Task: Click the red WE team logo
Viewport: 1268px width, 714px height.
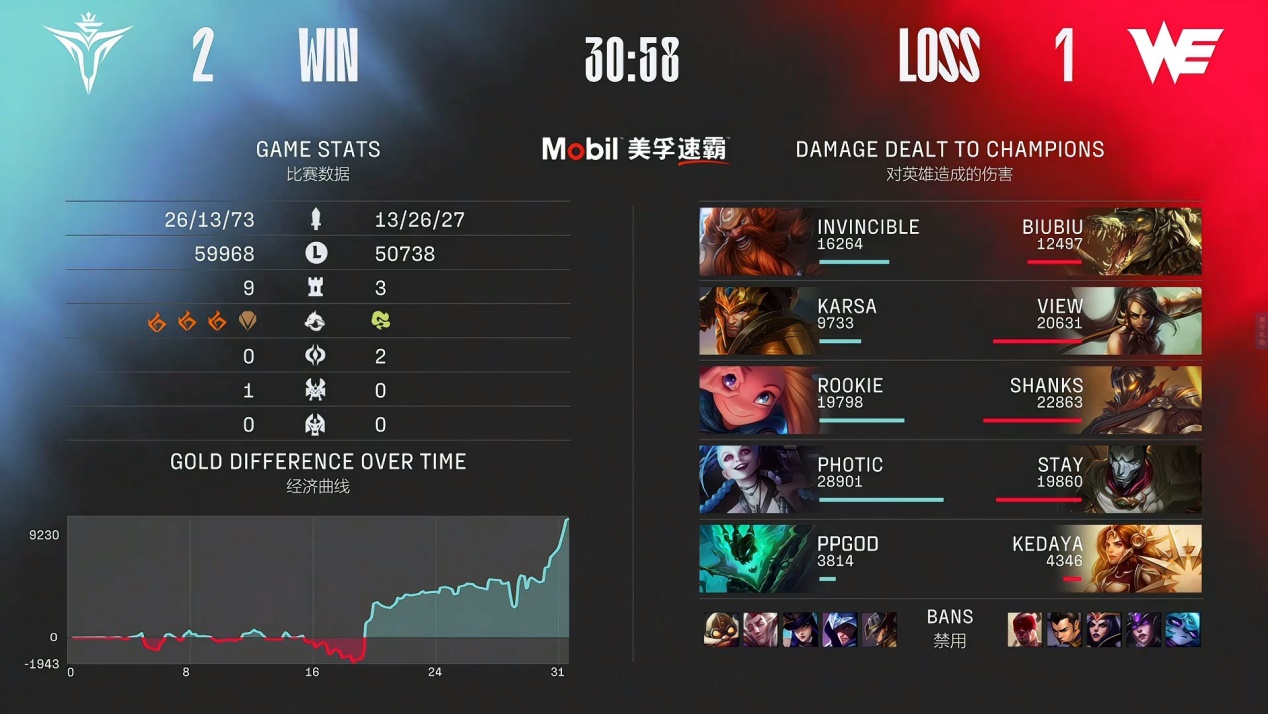Action: 1175,54
